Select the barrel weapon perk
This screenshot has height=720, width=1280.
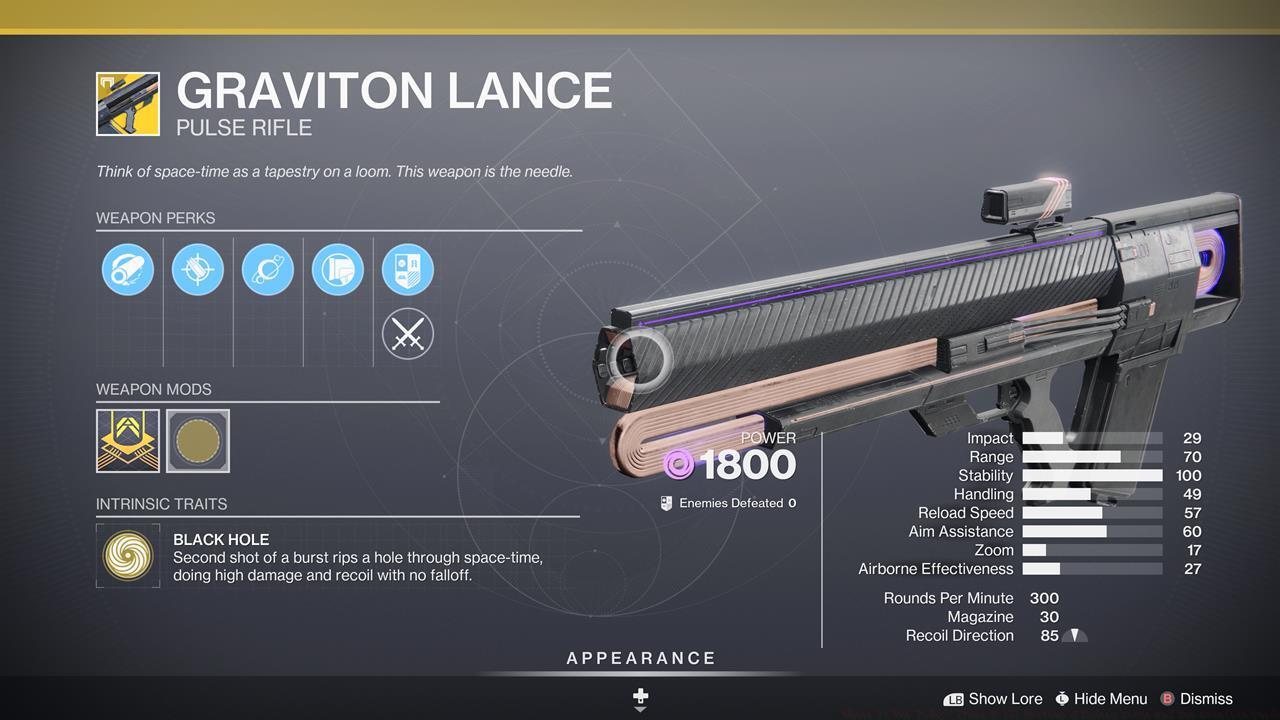click(x=127, y=268)
